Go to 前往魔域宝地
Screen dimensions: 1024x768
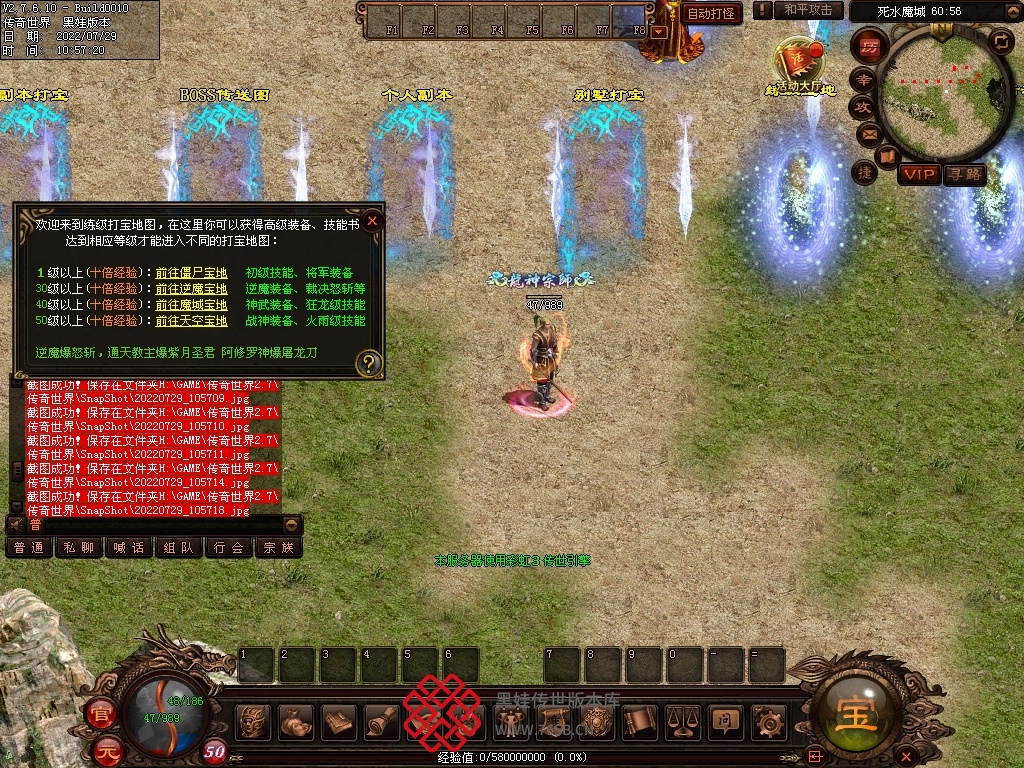click(x=191, y=304)
